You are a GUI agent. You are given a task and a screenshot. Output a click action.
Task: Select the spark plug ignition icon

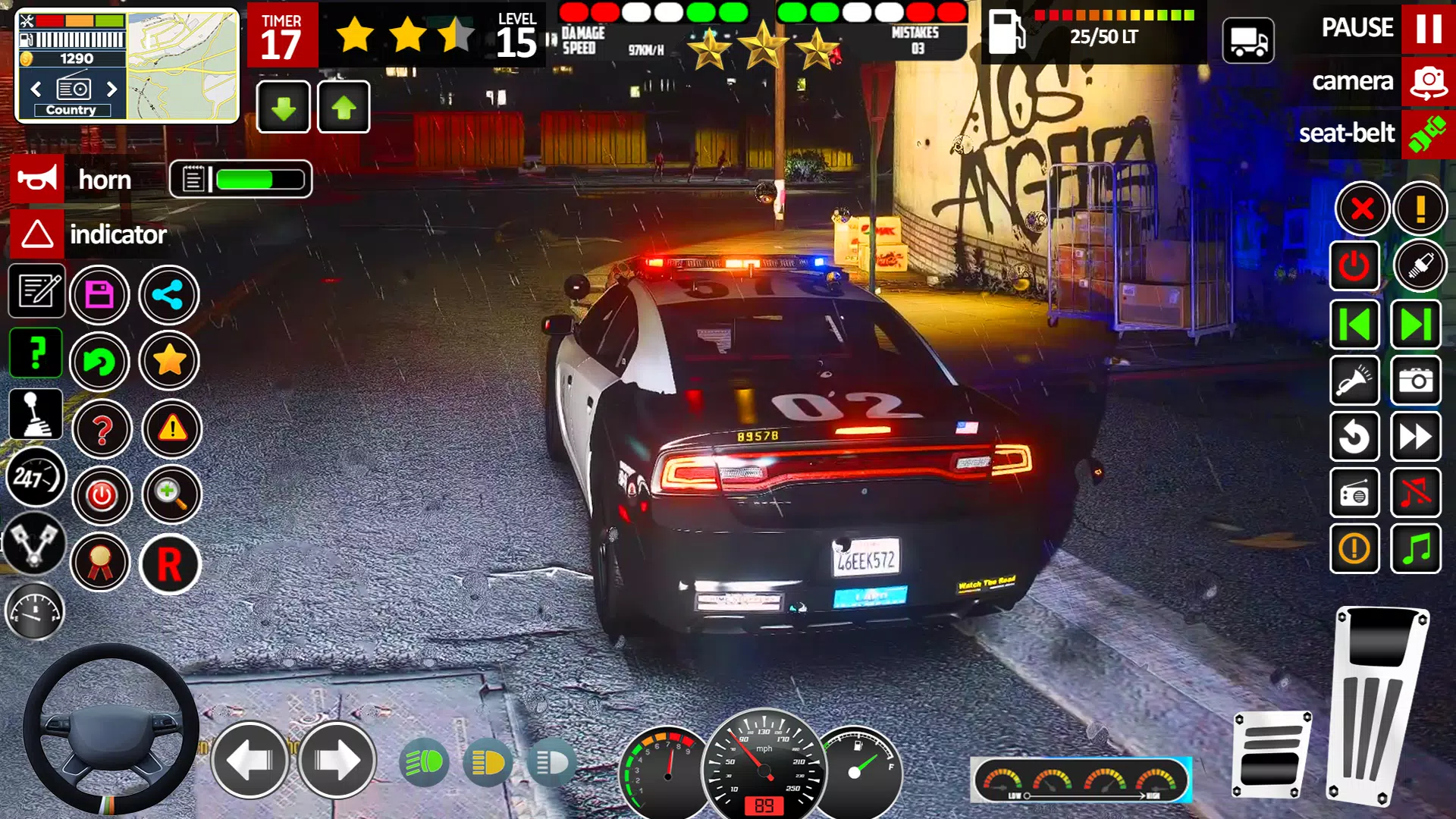[1420, 265]
